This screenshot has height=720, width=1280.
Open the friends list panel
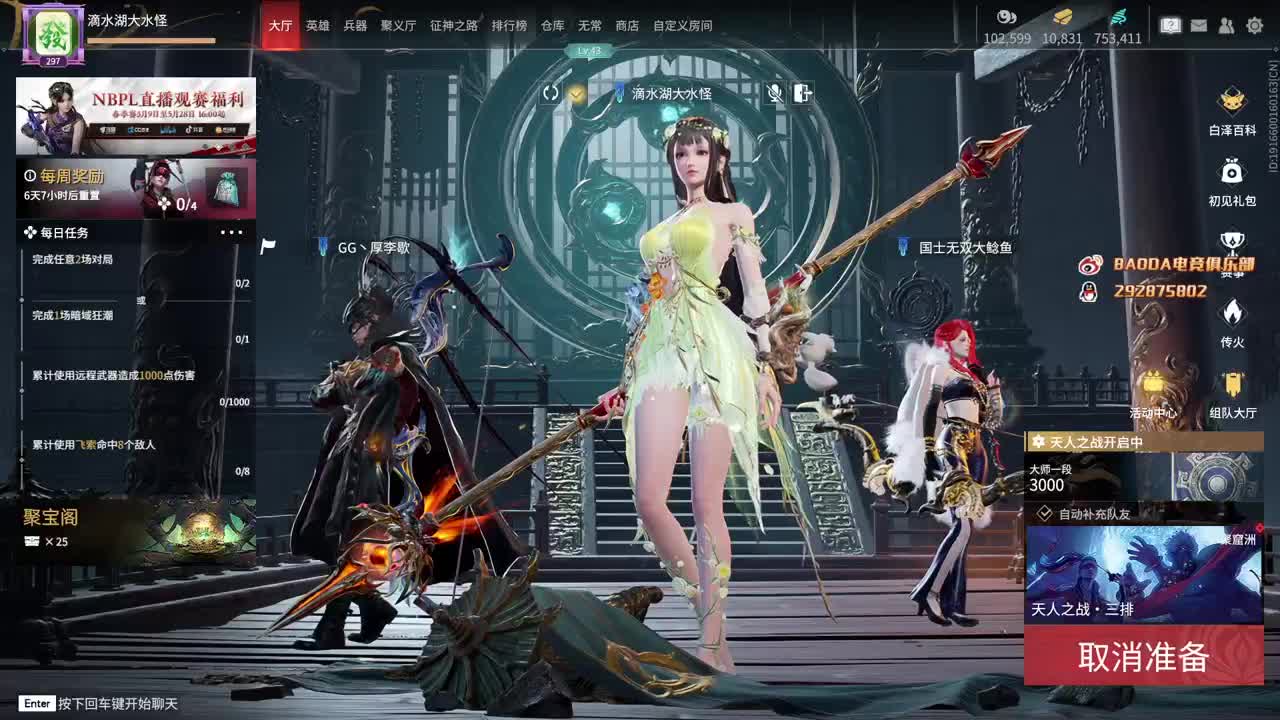click(x=1226, y=26)
